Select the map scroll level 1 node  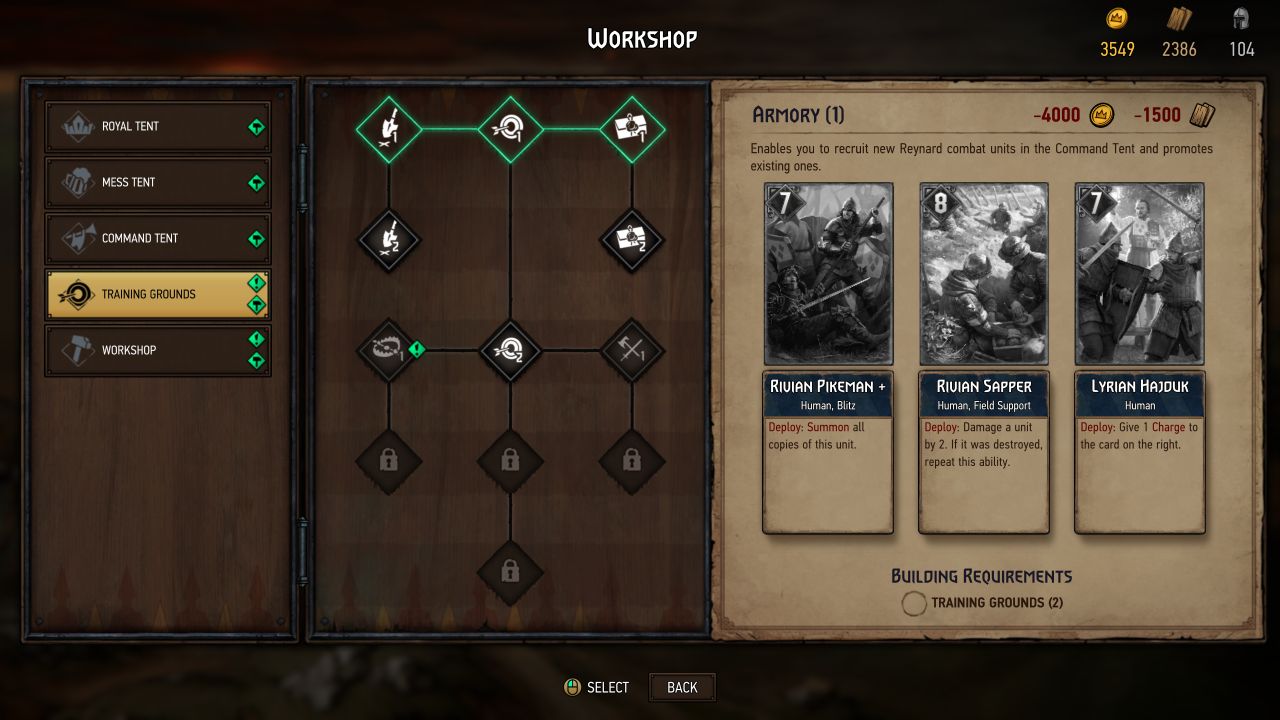632,129
